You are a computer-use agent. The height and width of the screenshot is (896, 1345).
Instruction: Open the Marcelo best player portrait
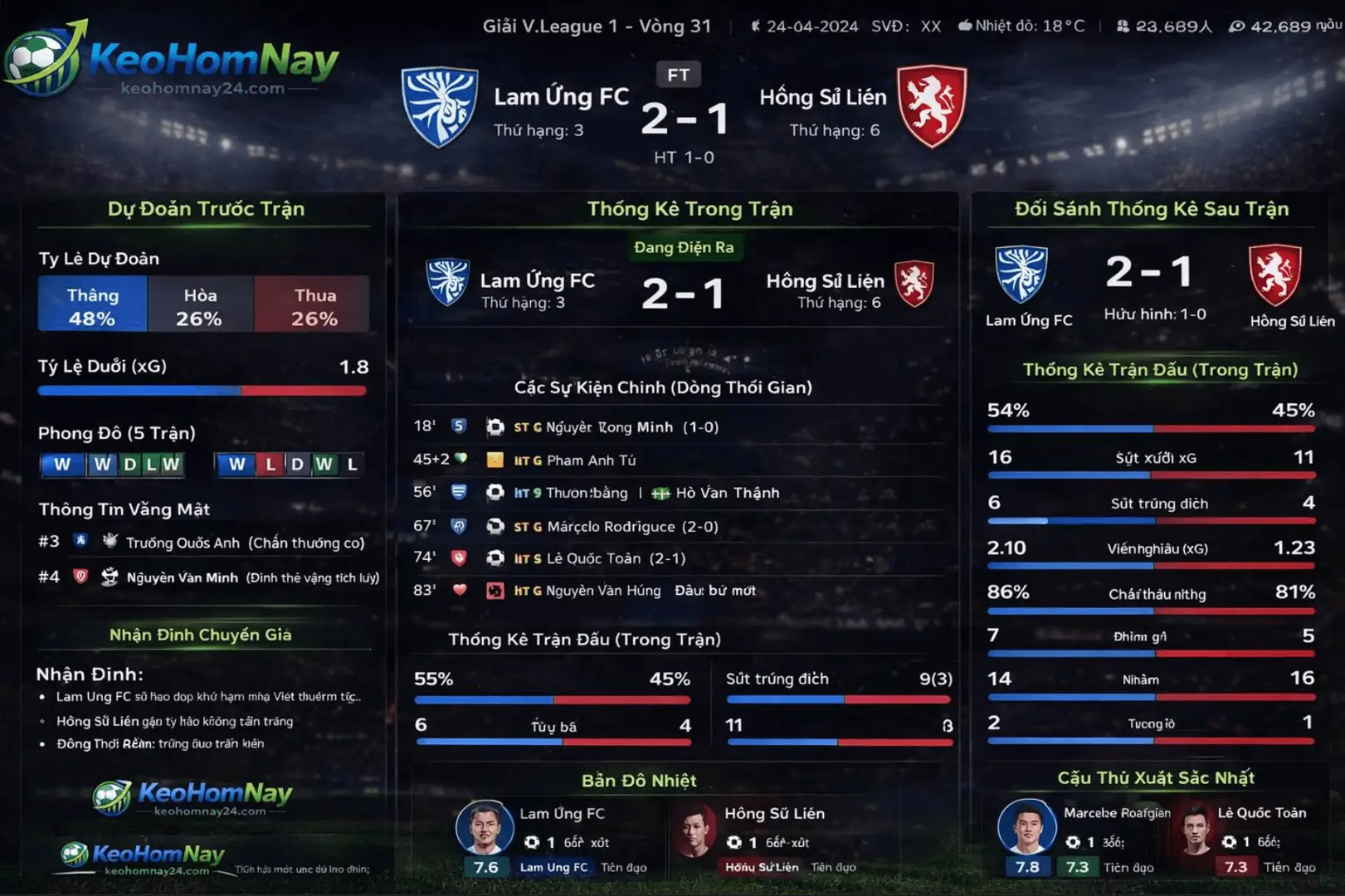[x=1026, y=826]
